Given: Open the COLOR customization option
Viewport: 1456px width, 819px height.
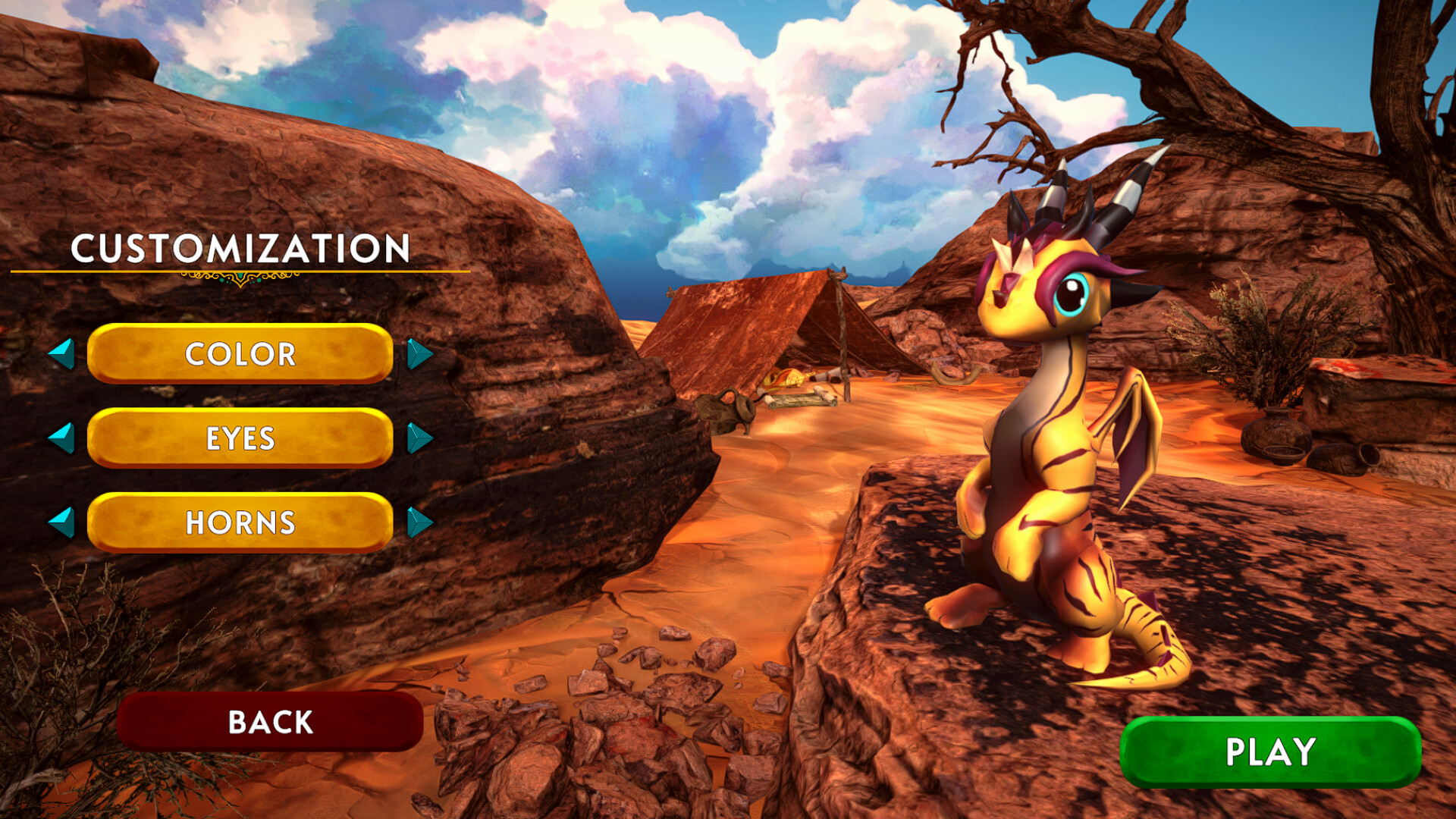Looking at the screenshot, I should (241, 353).
